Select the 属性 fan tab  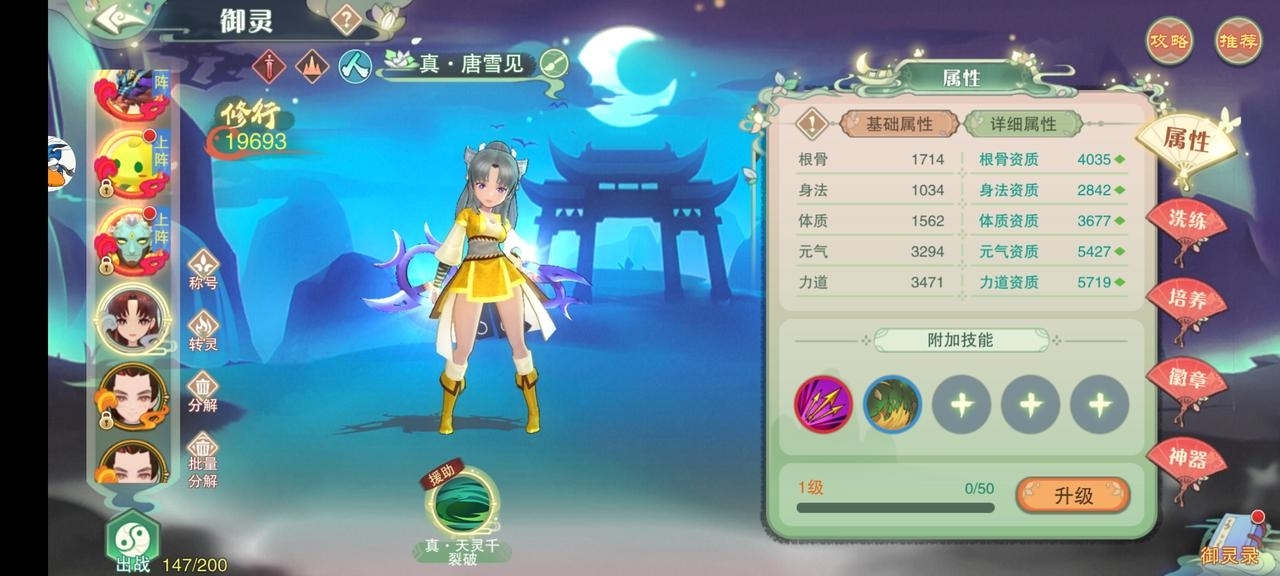1187,142
